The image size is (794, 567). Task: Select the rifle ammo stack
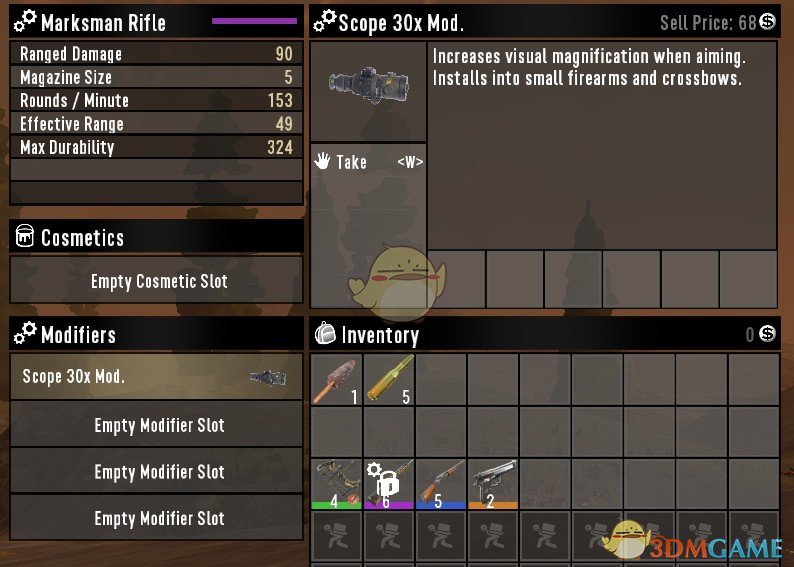pyautogui.click(x=388, y=380)
